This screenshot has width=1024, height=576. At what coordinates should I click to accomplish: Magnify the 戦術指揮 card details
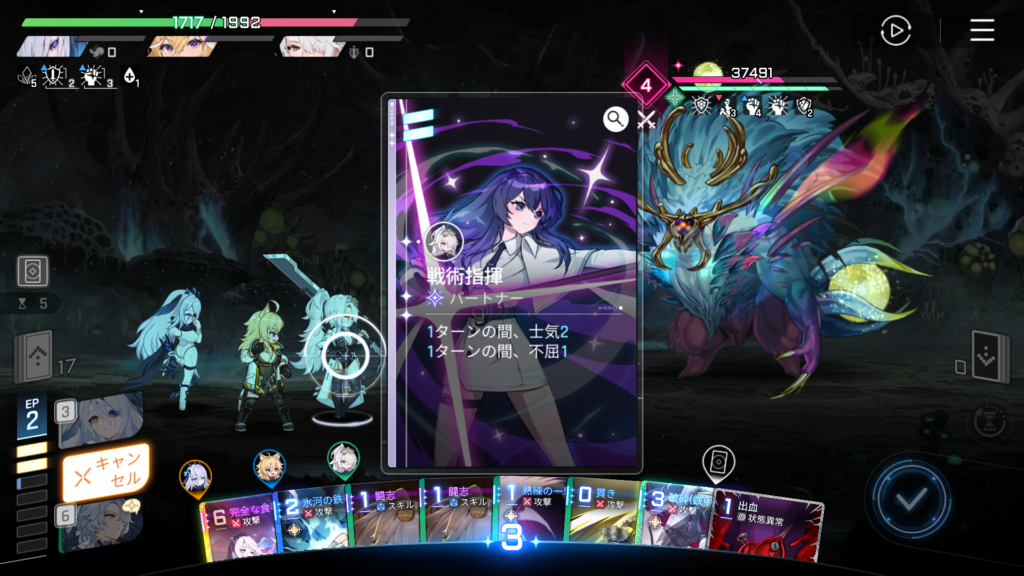(615, 120)
